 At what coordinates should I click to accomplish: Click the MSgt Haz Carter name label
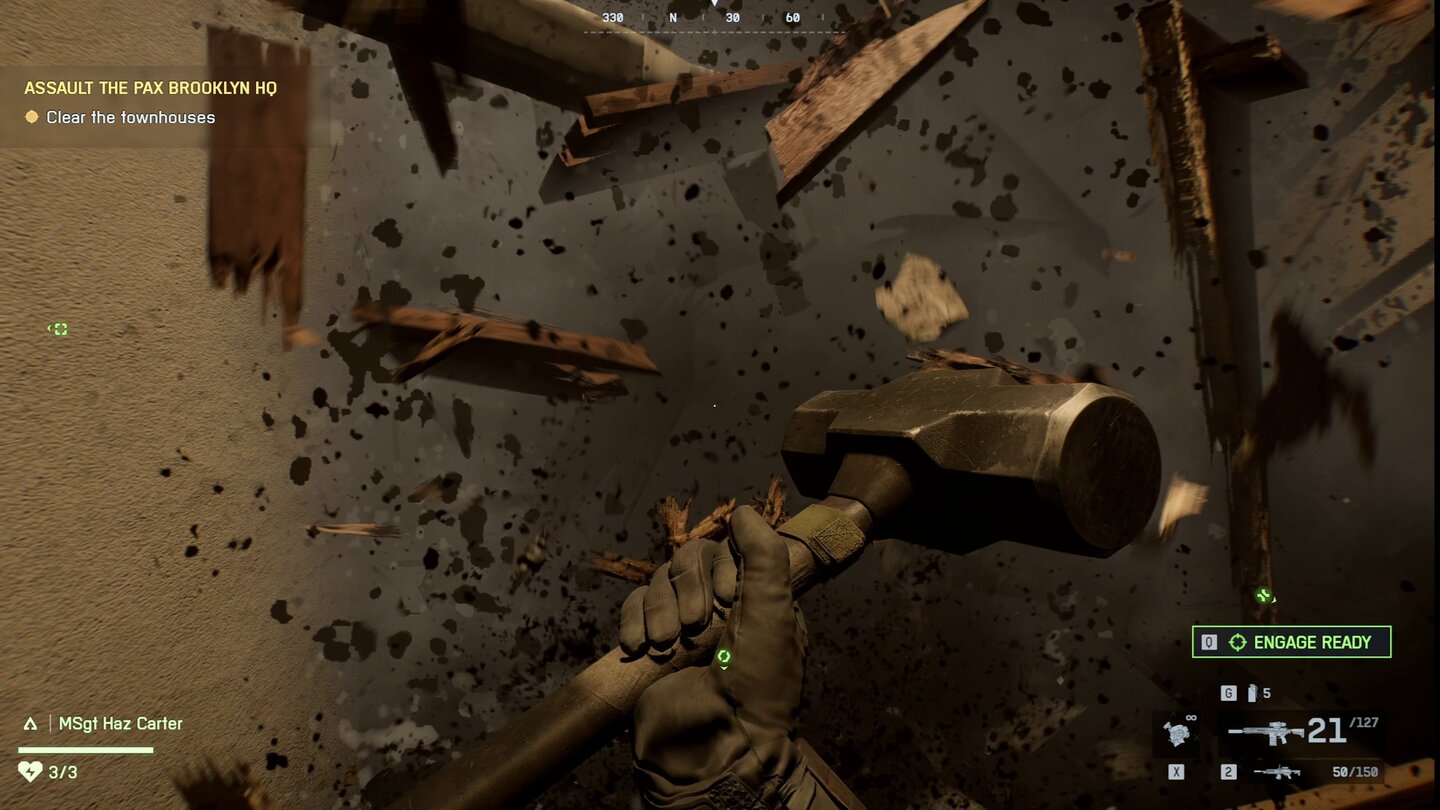coord(120,722)
